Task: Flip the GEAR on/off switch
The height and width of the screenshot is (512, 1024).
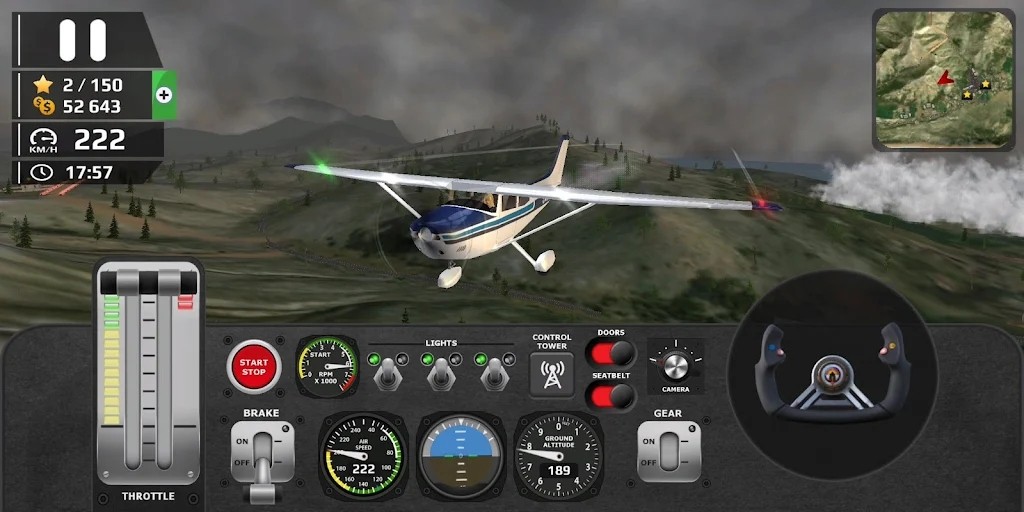Action: (x=669, y=452)
